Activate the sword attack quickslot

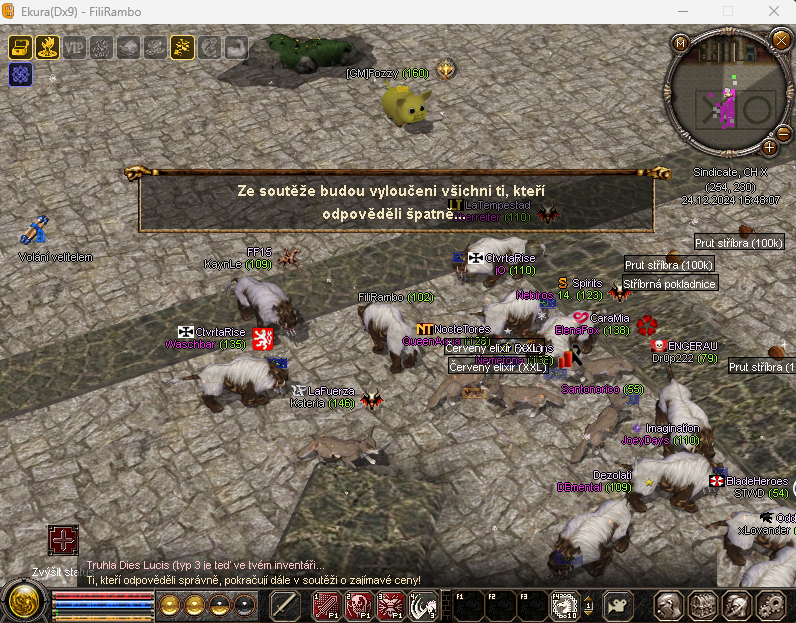coord(286,605)
